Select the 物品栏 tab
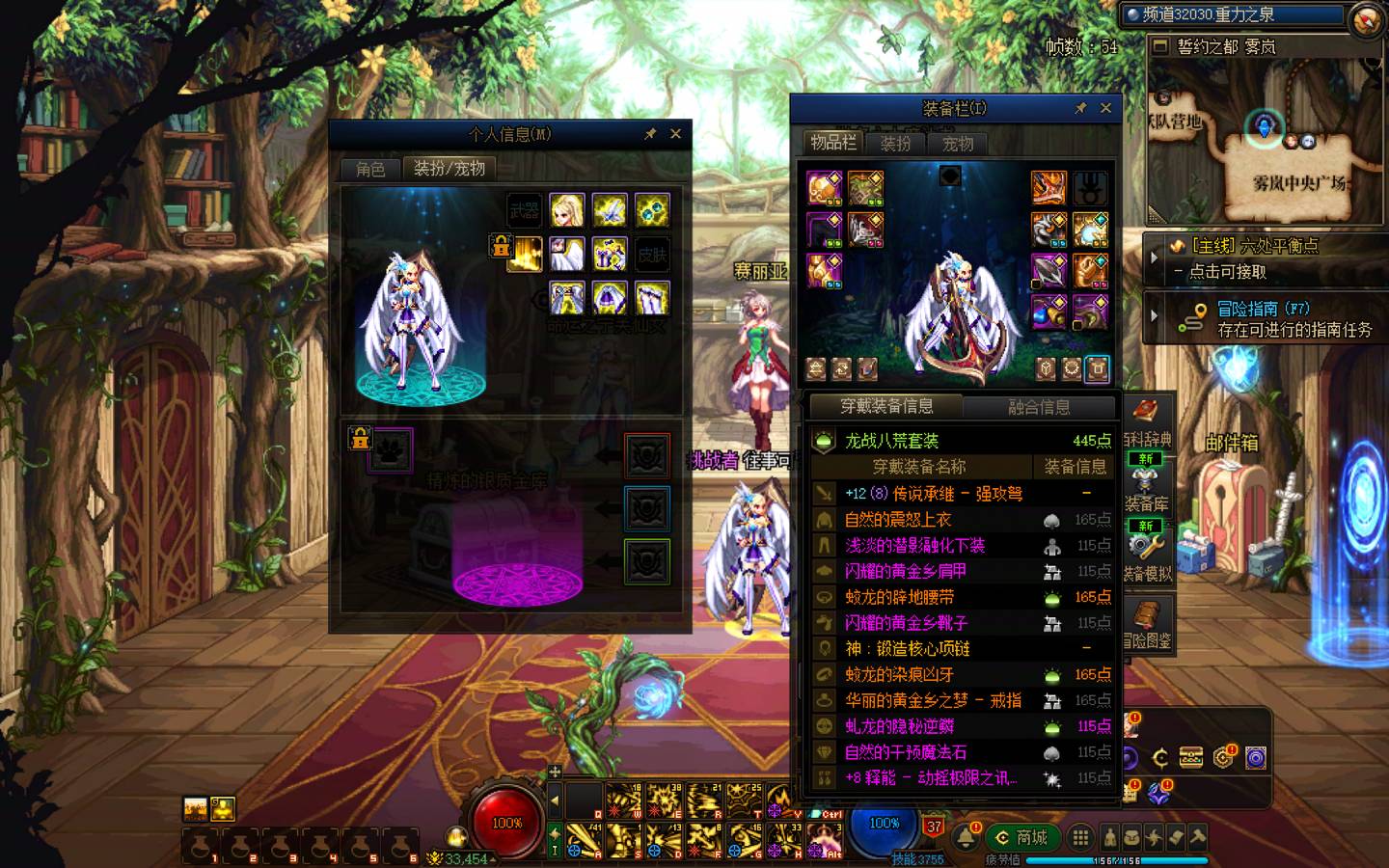The height and width of the screenshot is (868, 1389). [x=832, y=143]
